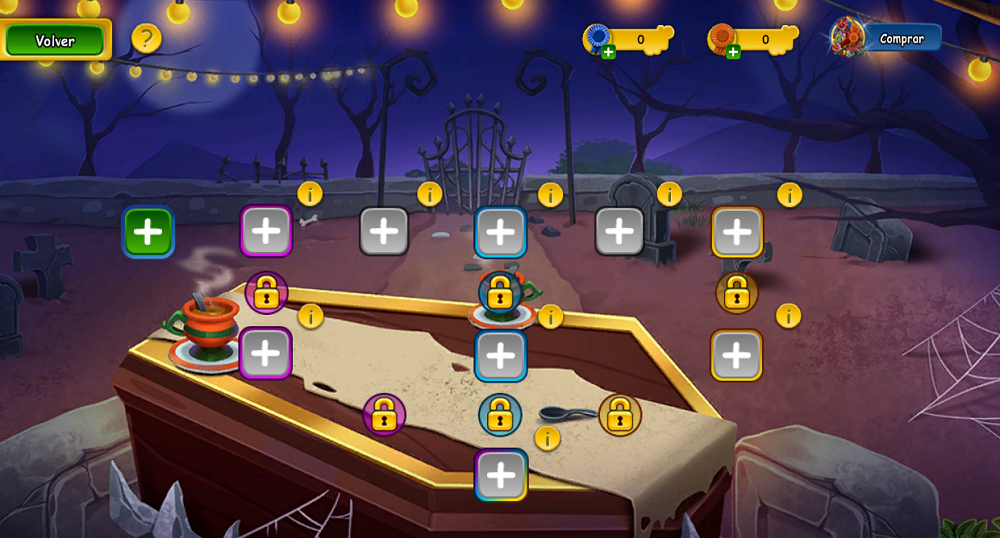Add orange ribbons with the plus badge
The height and width of the screenshot is (538, 1000).
click(733, 52)
